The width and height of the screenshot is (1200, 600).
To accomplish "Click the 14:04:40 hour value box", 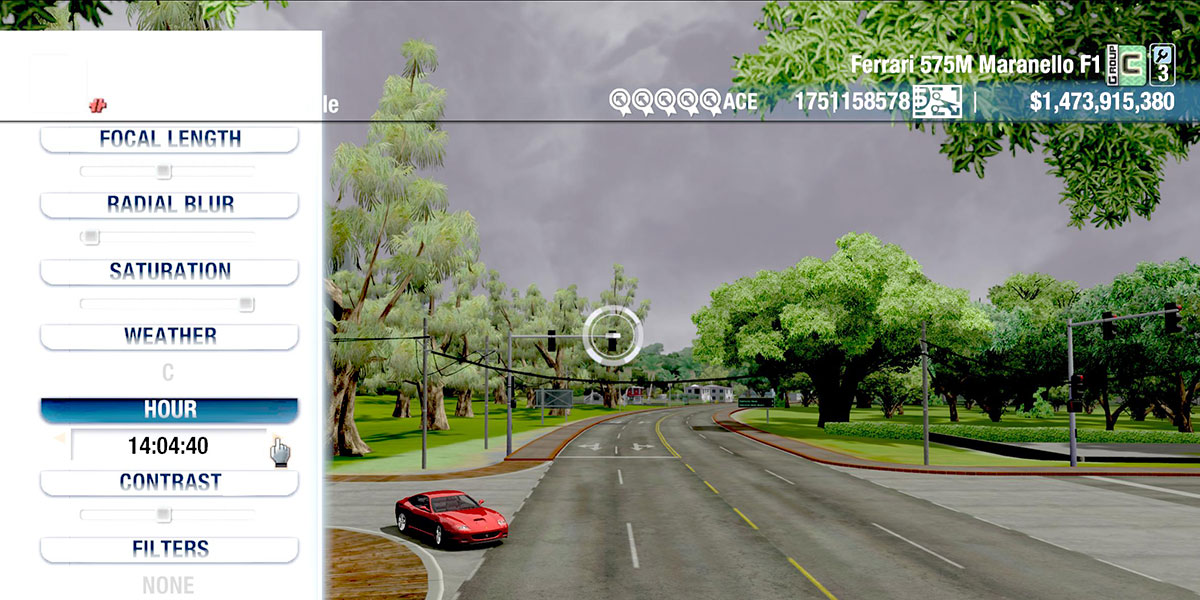I will coord(168,446).
